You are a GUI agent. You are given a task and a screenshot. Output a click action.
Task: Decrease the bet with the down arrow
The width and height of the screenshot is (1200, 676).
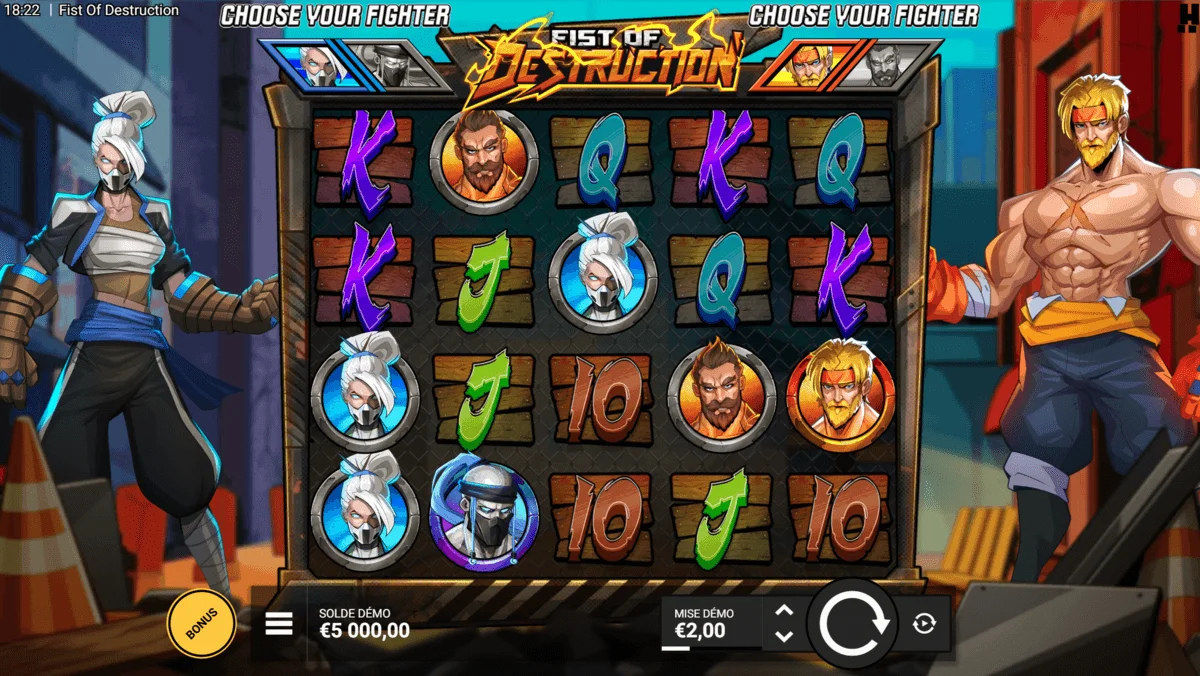(784, 636)
